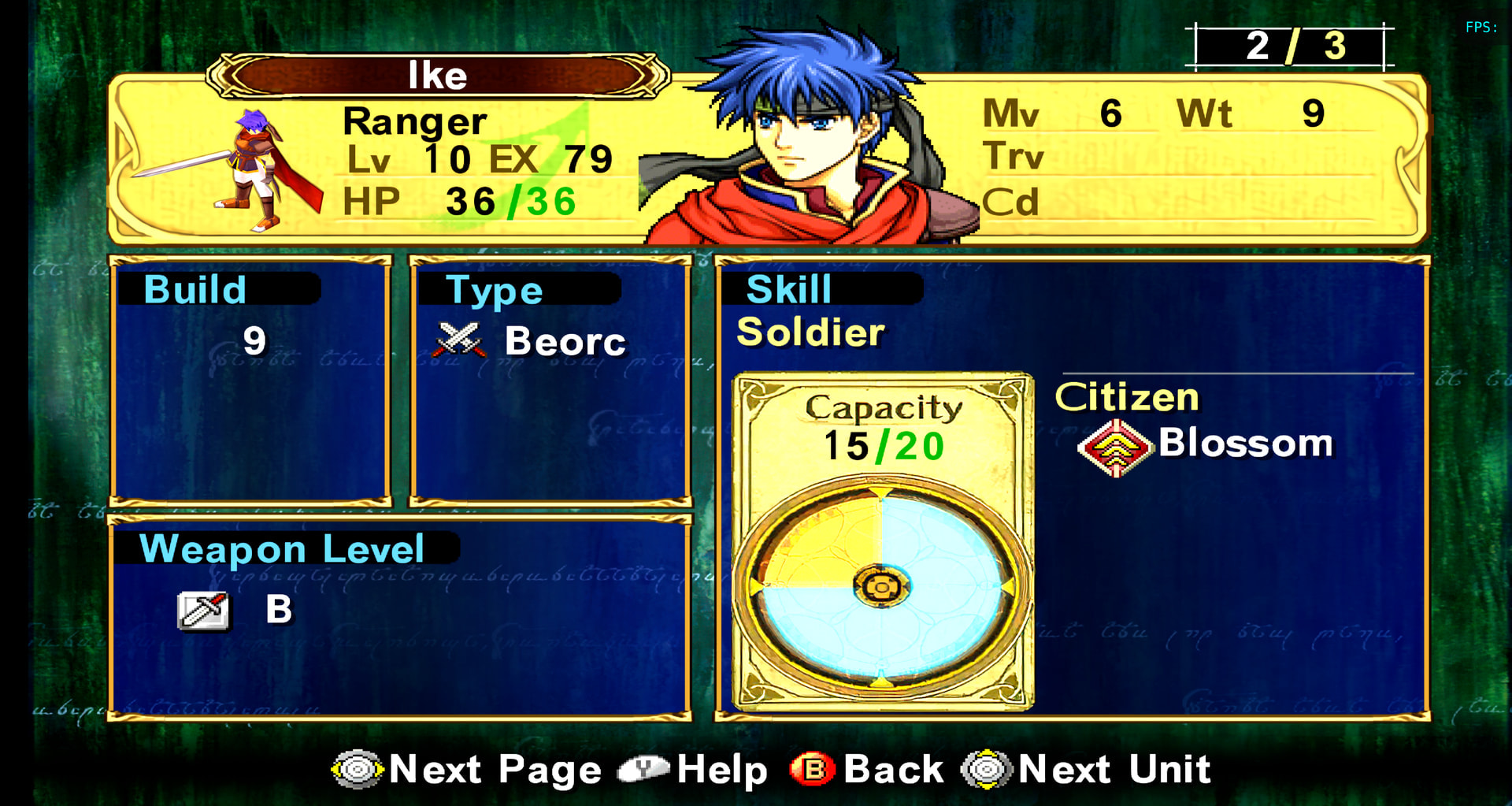
Task: Select the Build stat panel
Action: [250, 381]
